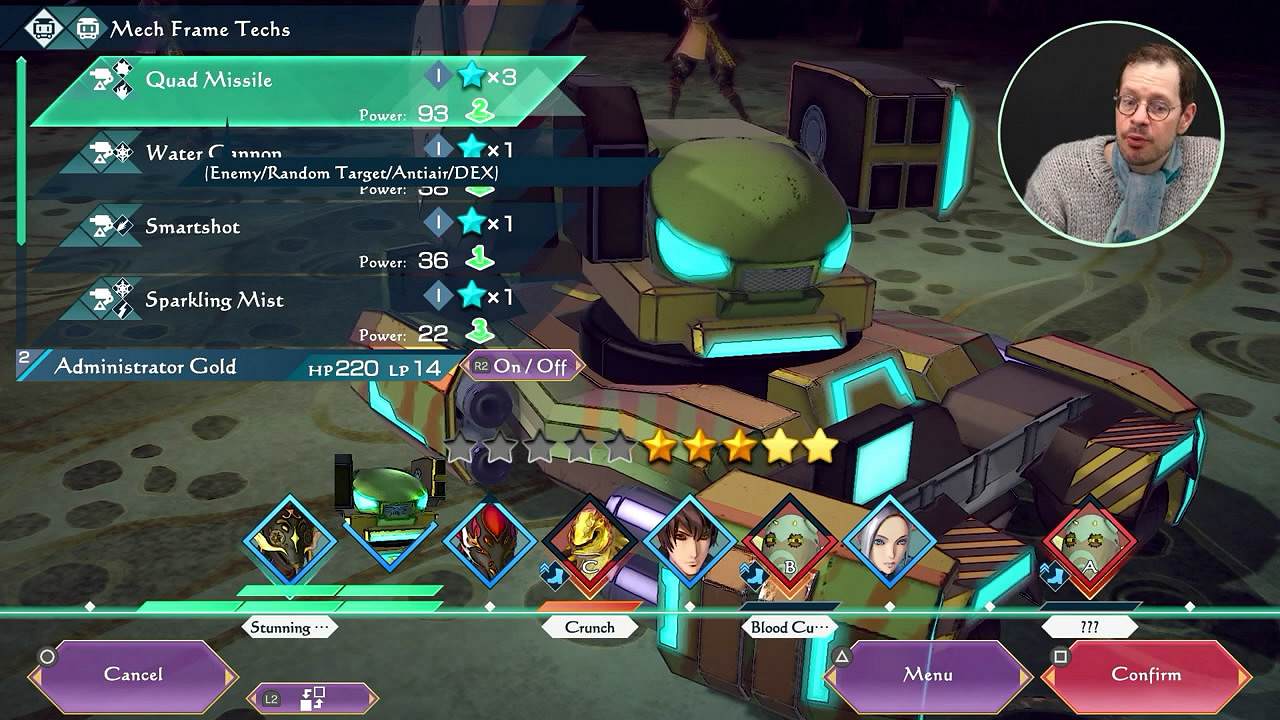
Task: Click the ??? unknown action label
Action: click(x=1089, y=628)
